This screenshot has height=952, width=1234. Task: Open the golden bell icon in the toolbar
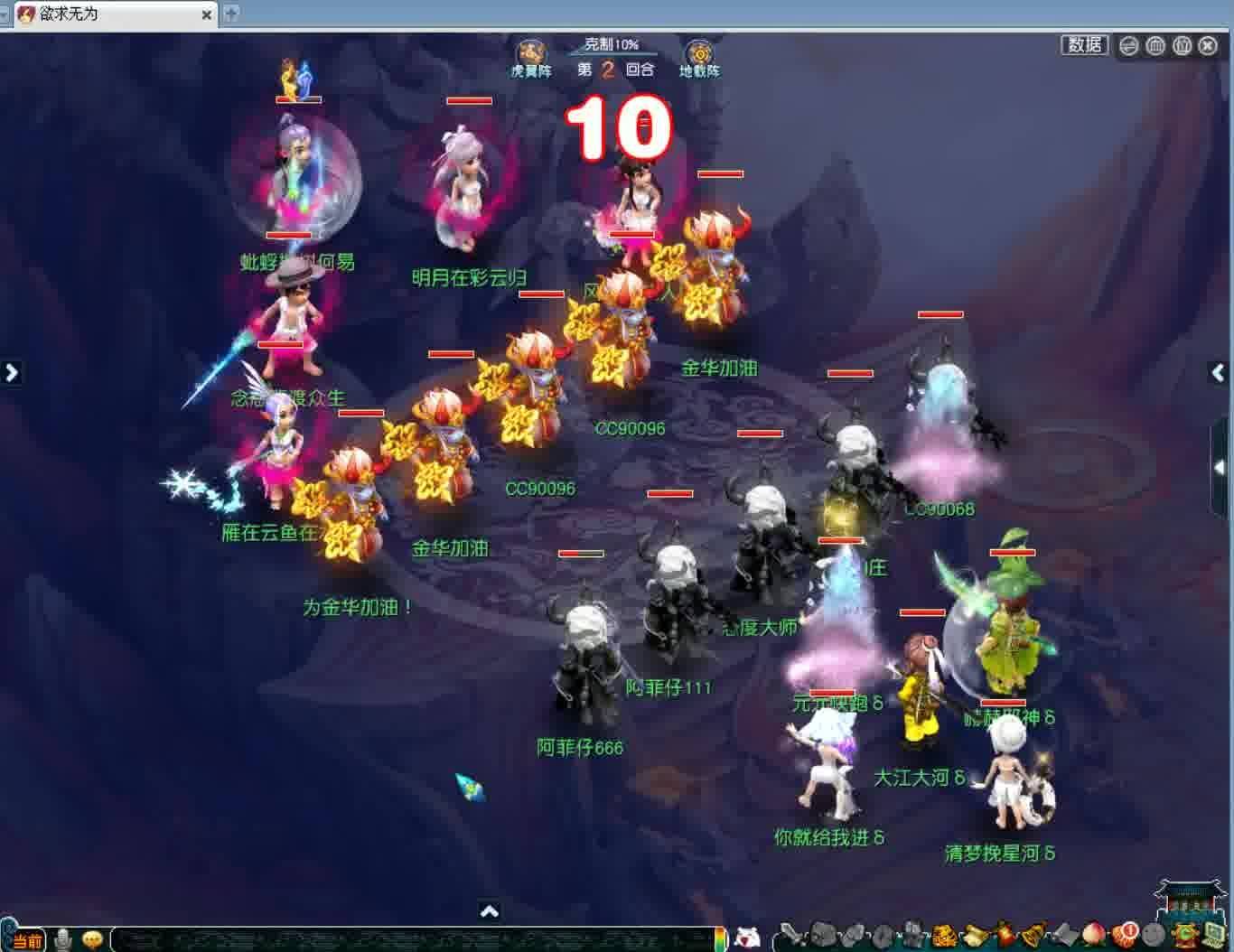[x=1033, y=934]
